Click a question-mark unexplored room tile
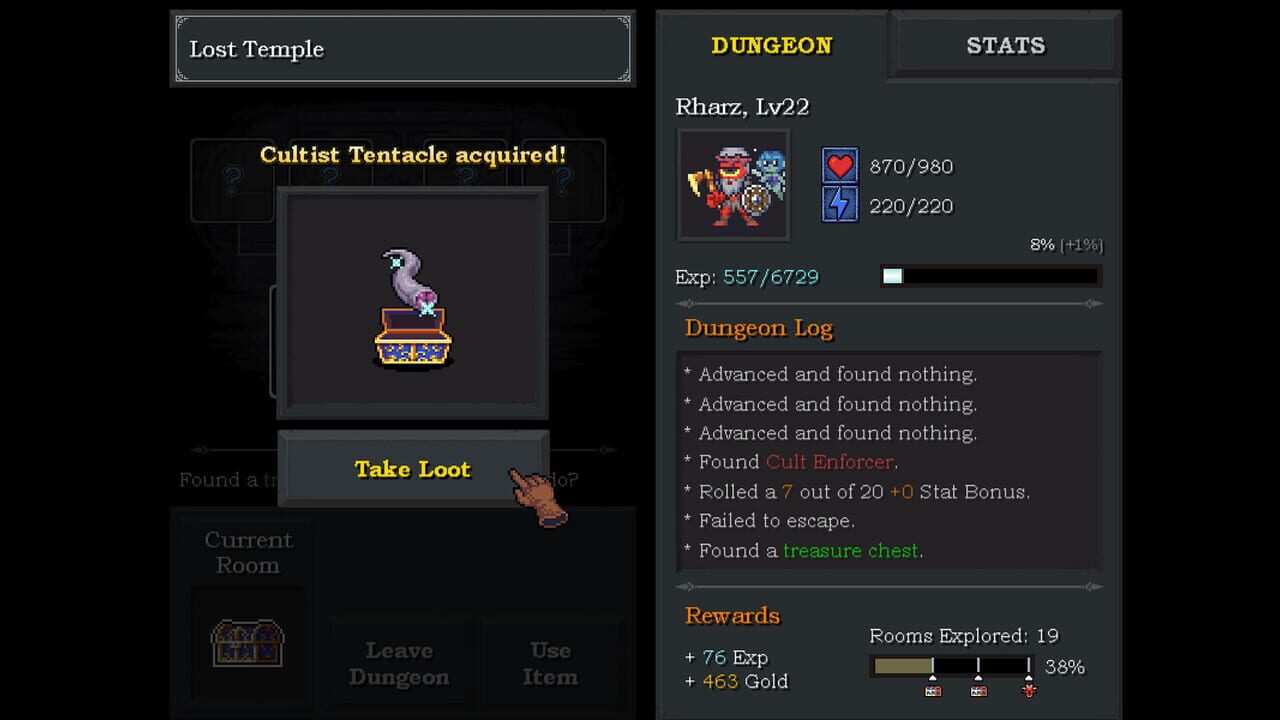The height and width of the screenshot is (720, 1280). [x=232, y=180]
